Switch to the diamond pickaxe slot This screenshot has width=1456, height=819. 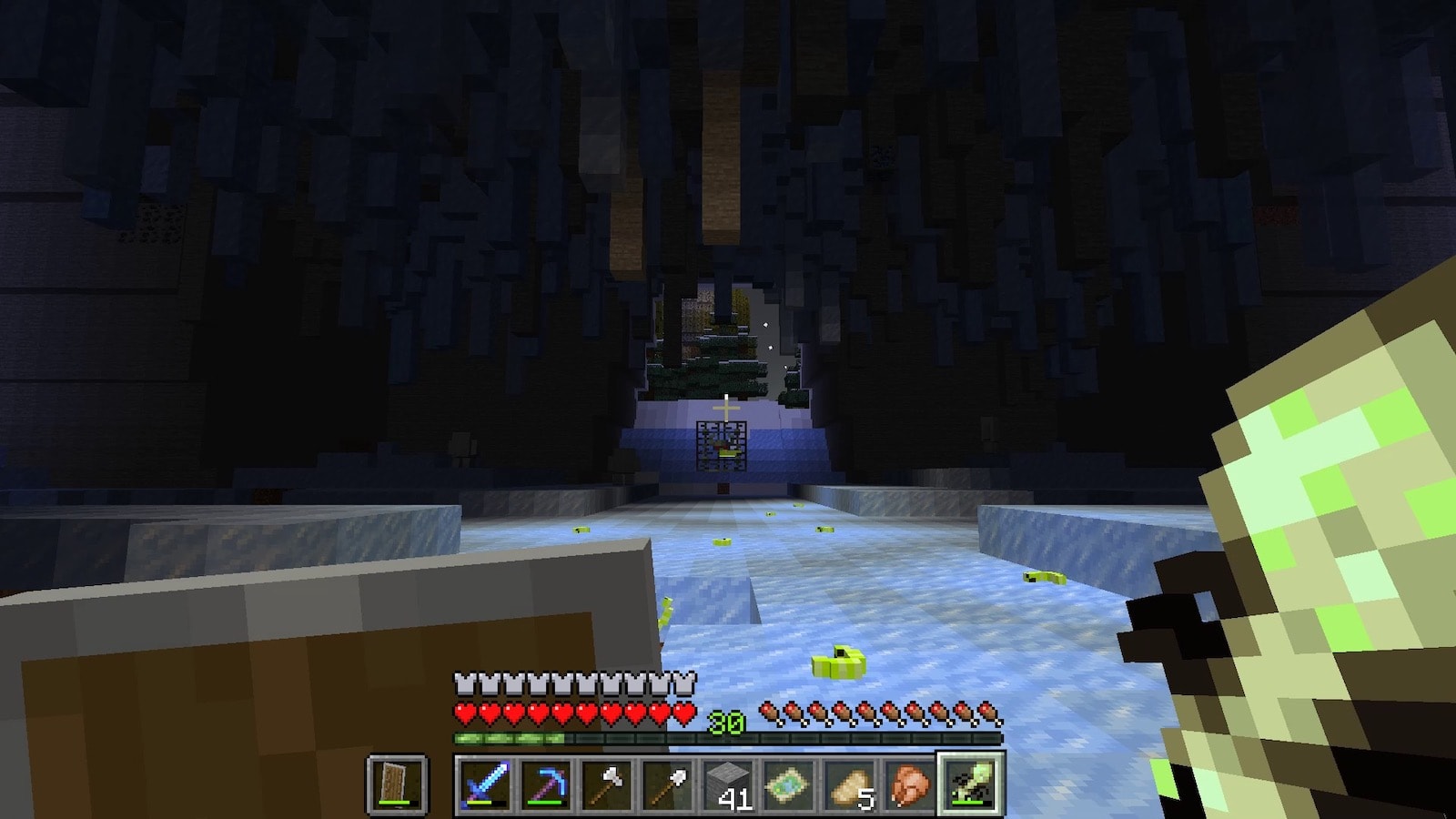pyautogui.click(x=545, y=784)
